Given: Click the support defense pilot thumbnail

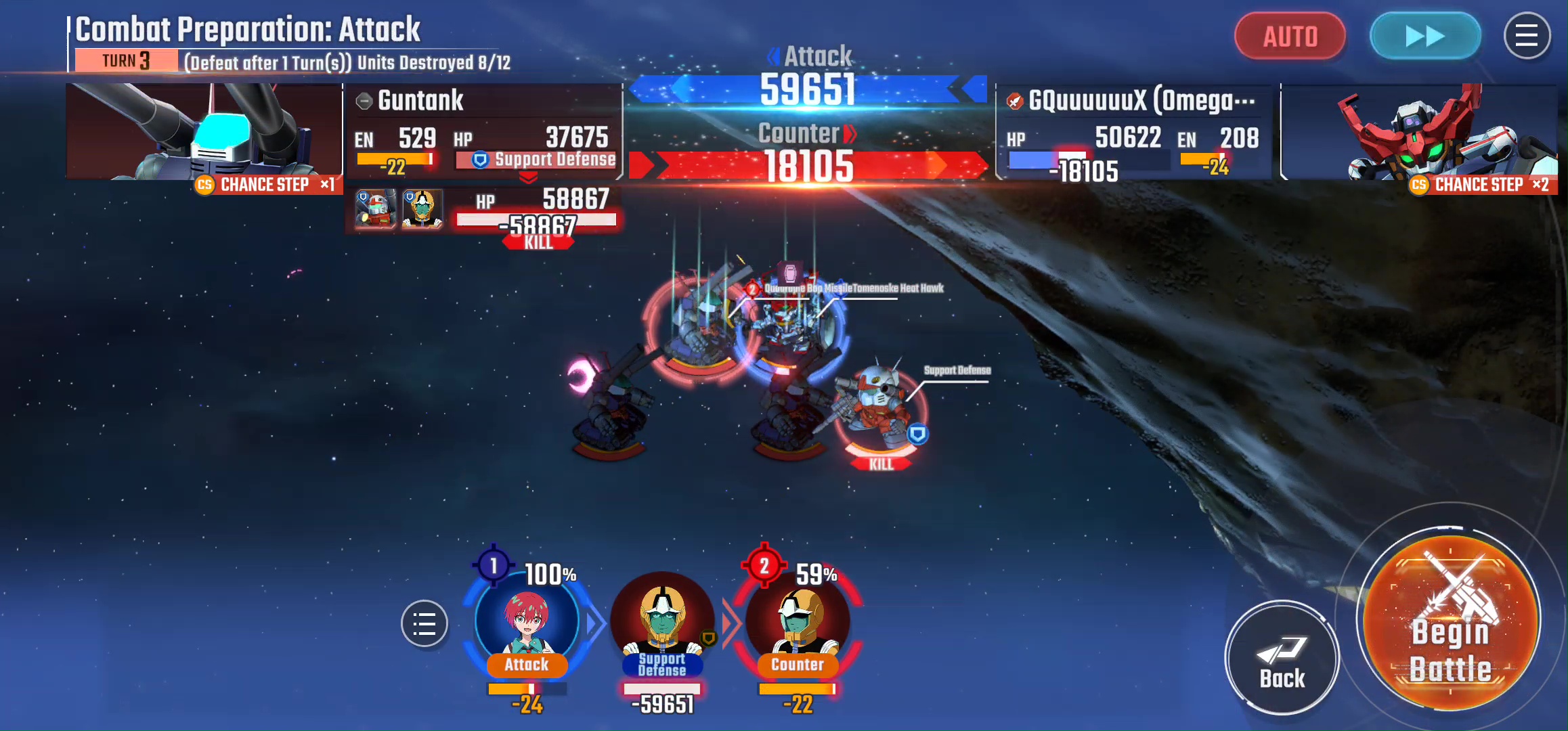Looking at the screenshot, I should tap(422, 209).
